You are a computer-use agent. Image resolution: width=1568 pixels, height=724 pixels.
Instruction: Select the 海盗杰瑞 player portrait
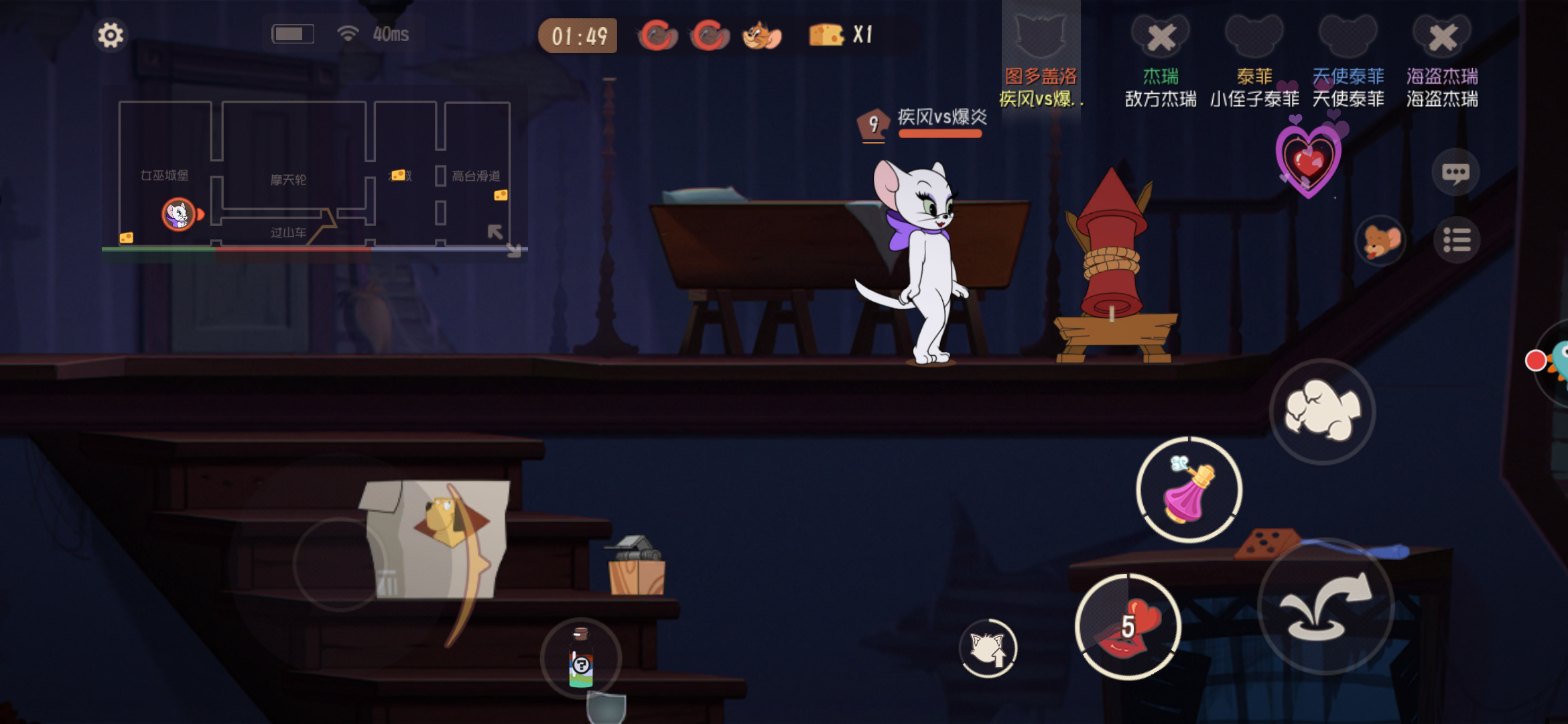[1442, 37]
